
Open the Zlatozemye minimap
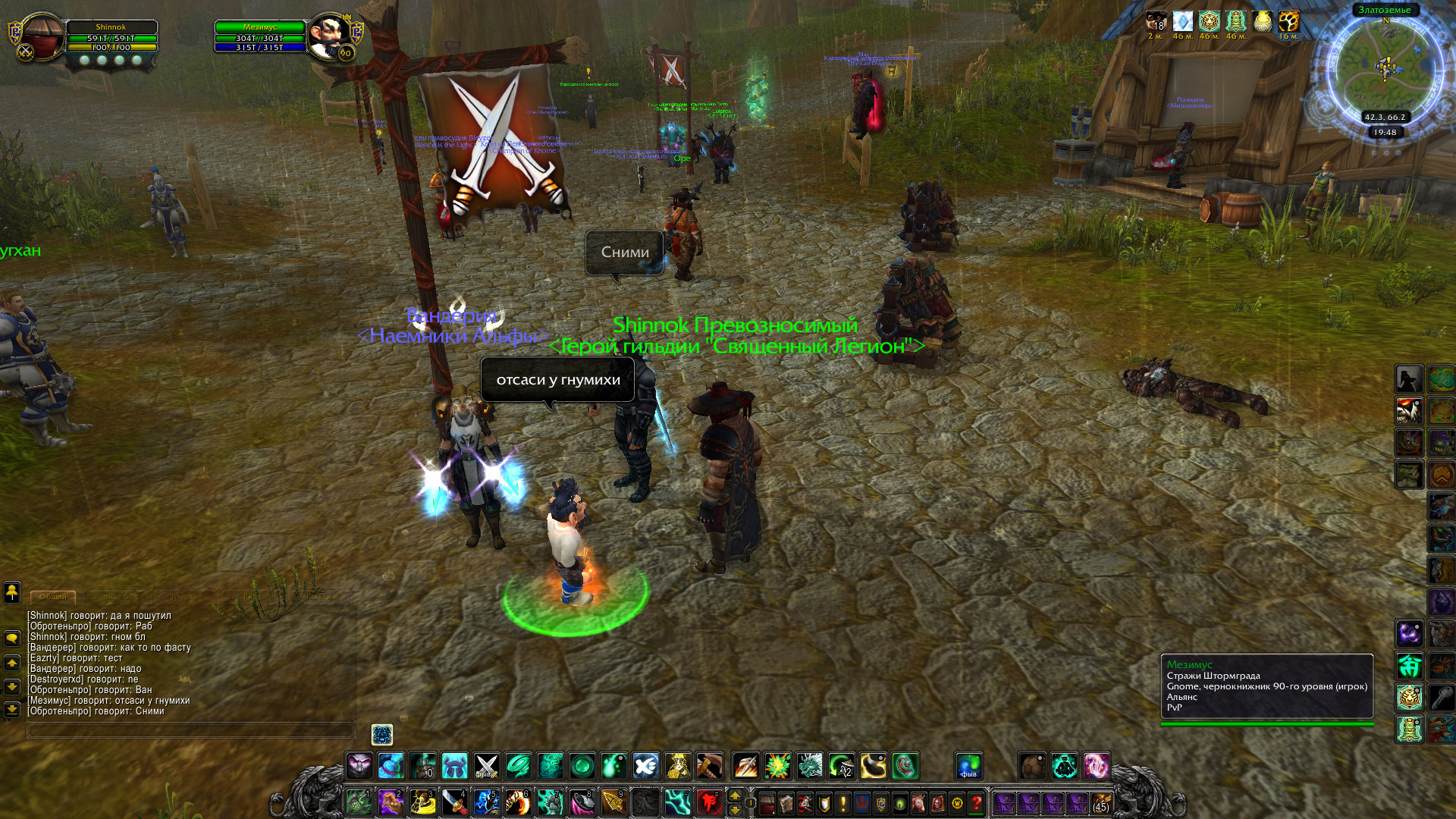(1385, 68)
